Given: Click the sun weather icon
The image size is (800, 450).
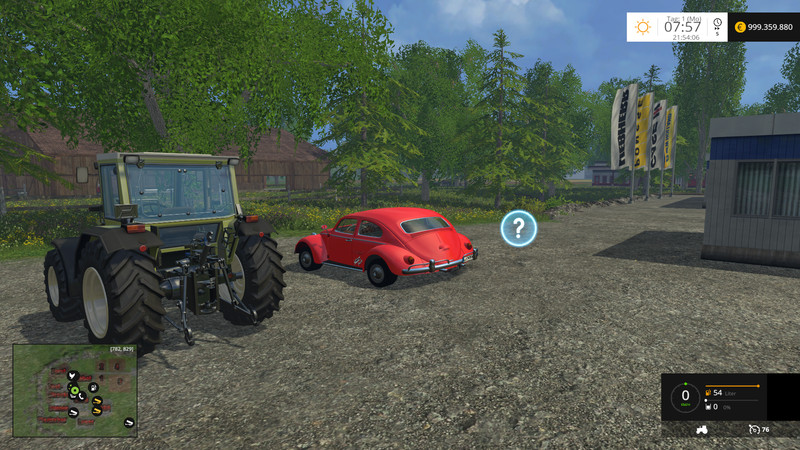Looking at the screenshot, I should pyautogui.click(x=643, y=27).
